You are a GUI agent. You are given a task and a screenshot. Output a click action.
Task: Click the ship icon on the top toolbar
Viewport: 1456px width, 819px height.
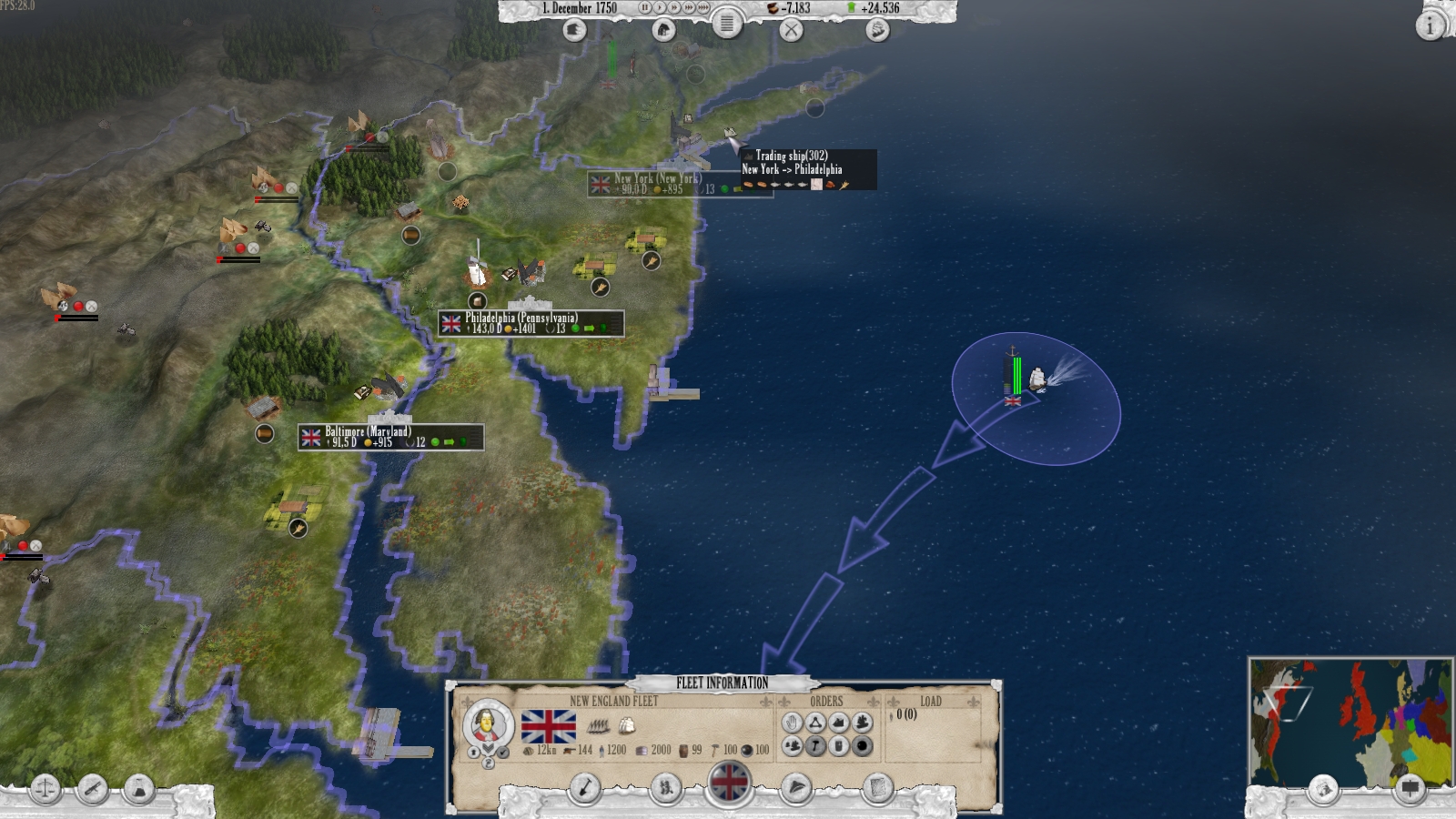tap(875, 30)
